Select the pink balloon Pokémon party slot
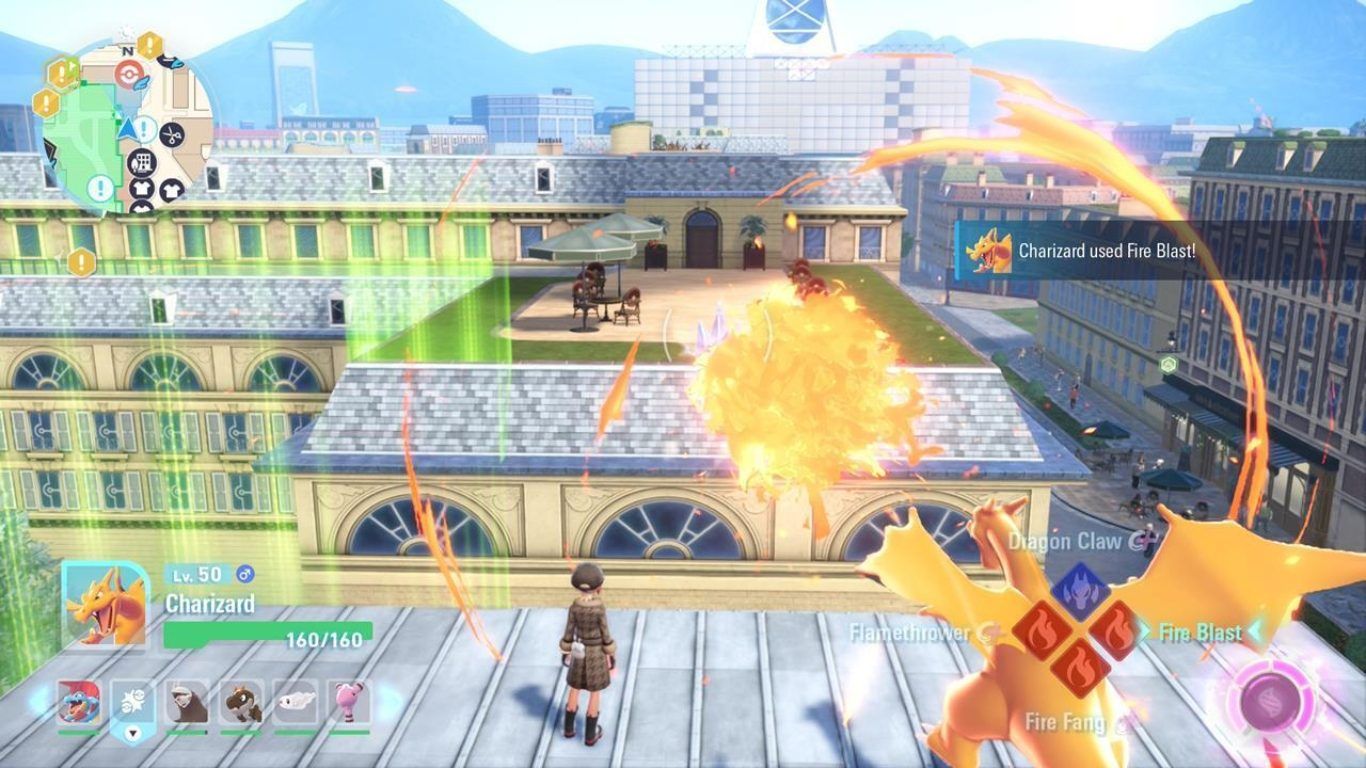Image resolution: width=1366 pixels, height=768 pixels. [349, 703]
